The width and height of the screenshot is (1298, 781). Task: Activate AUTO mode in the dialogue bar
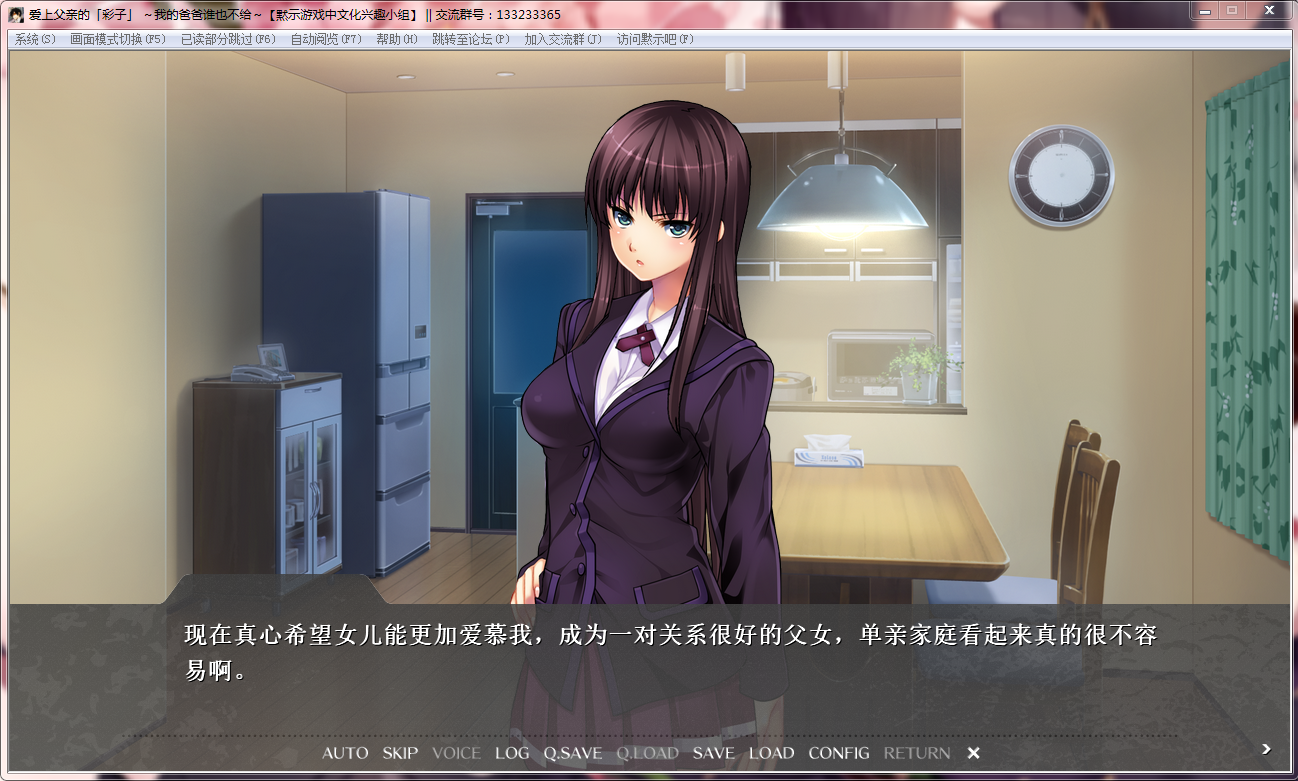coord(345,753)
